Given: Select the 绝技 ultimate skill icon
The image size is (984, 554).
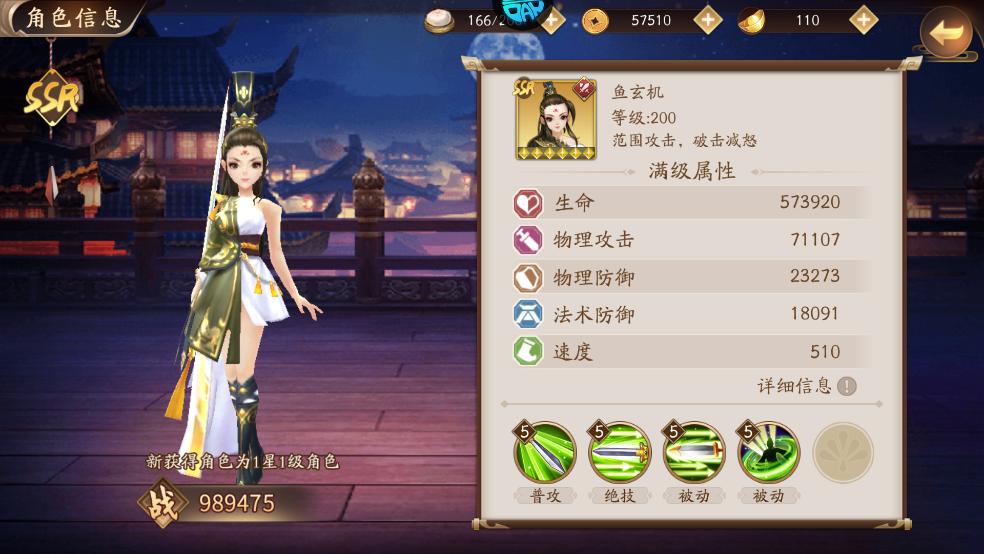Looking at the screenshot, I should click(x=619, y=453).
